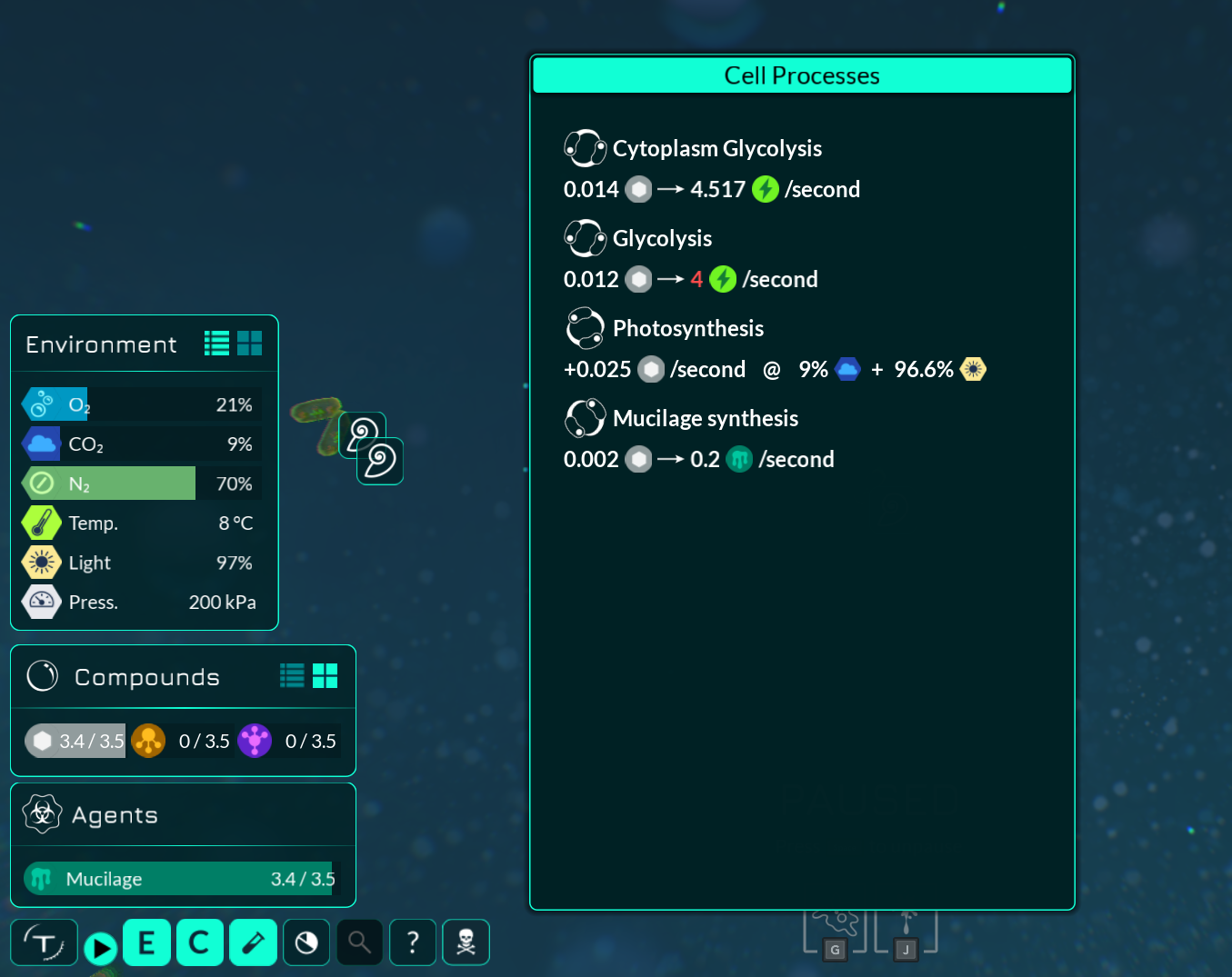Open the test tube processes panel icon
Viewport: 1232px width, 977px height.
pos(253,942)
